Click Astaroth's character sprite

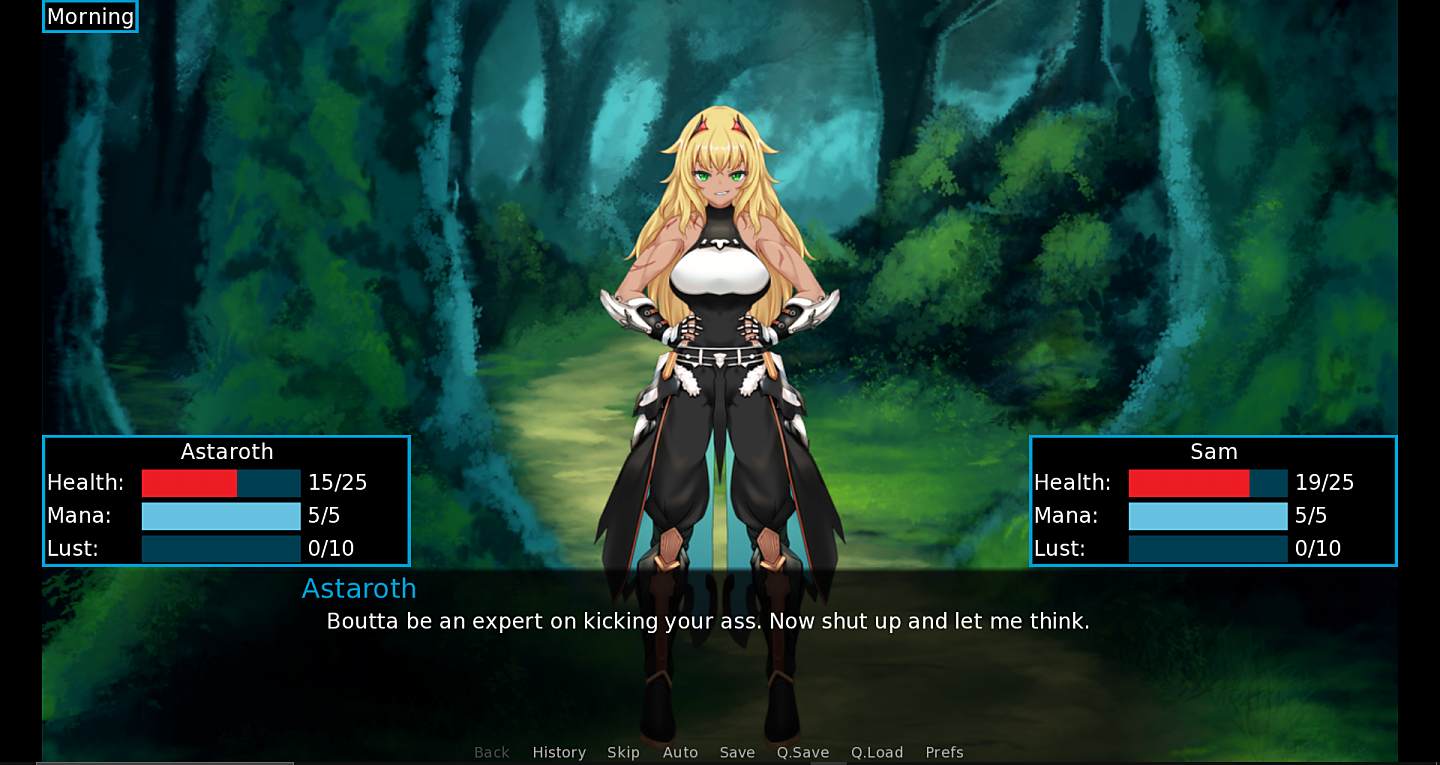tap(718, 300)
